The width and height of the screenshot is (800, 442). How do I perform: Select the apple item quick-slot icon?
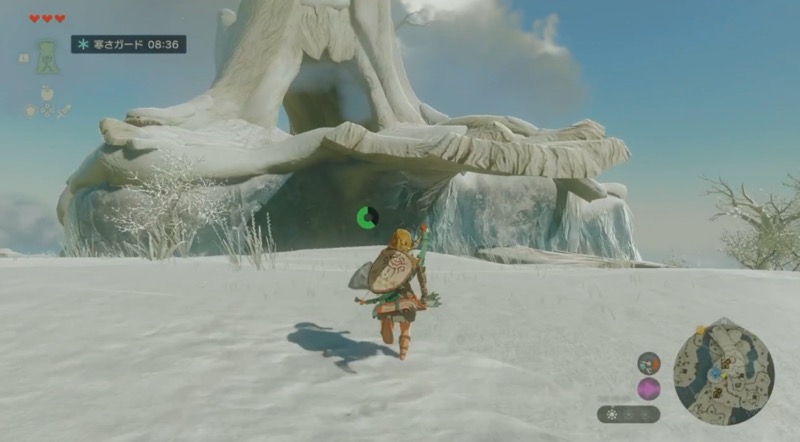pos(47,93)
